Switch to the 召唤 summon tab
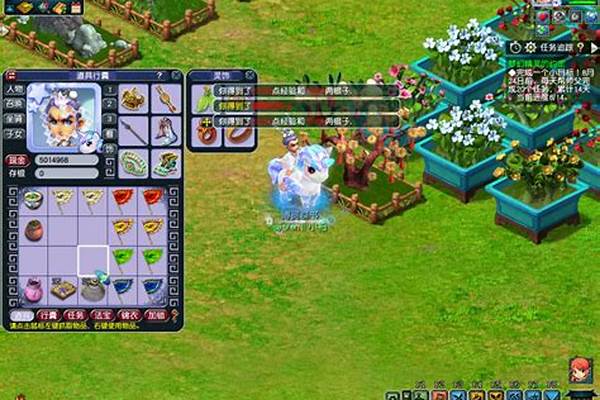600x400 pixels. pyautogui.click(x=15, y=103)
